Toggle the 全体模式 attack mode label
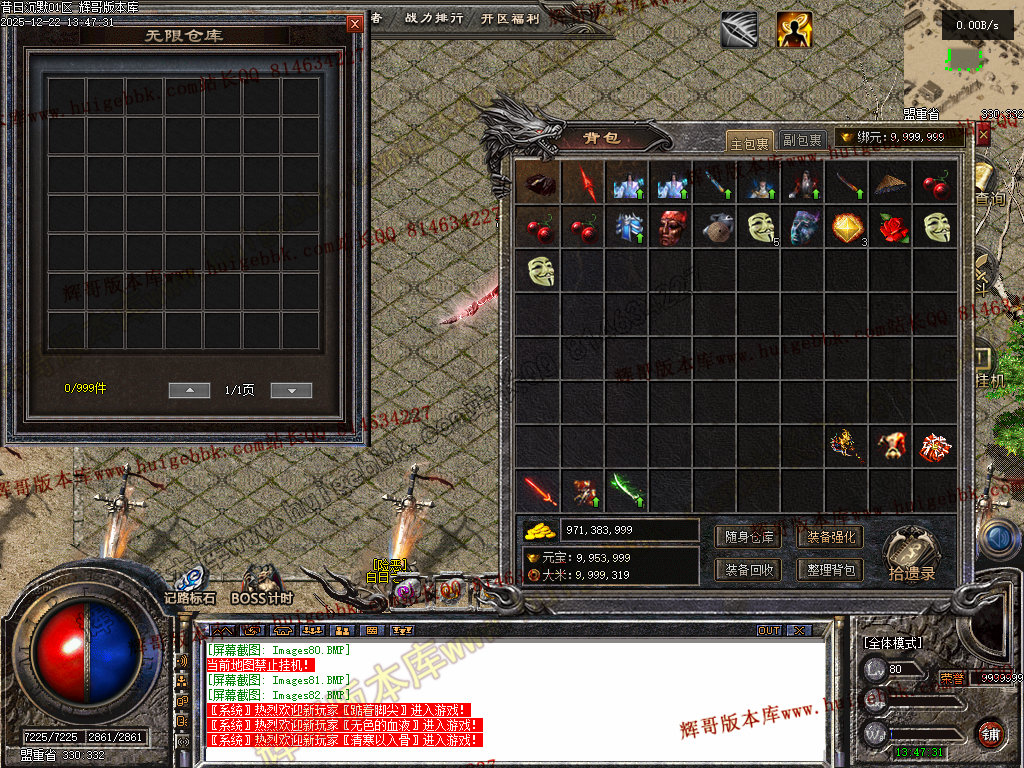 (892, 642)
